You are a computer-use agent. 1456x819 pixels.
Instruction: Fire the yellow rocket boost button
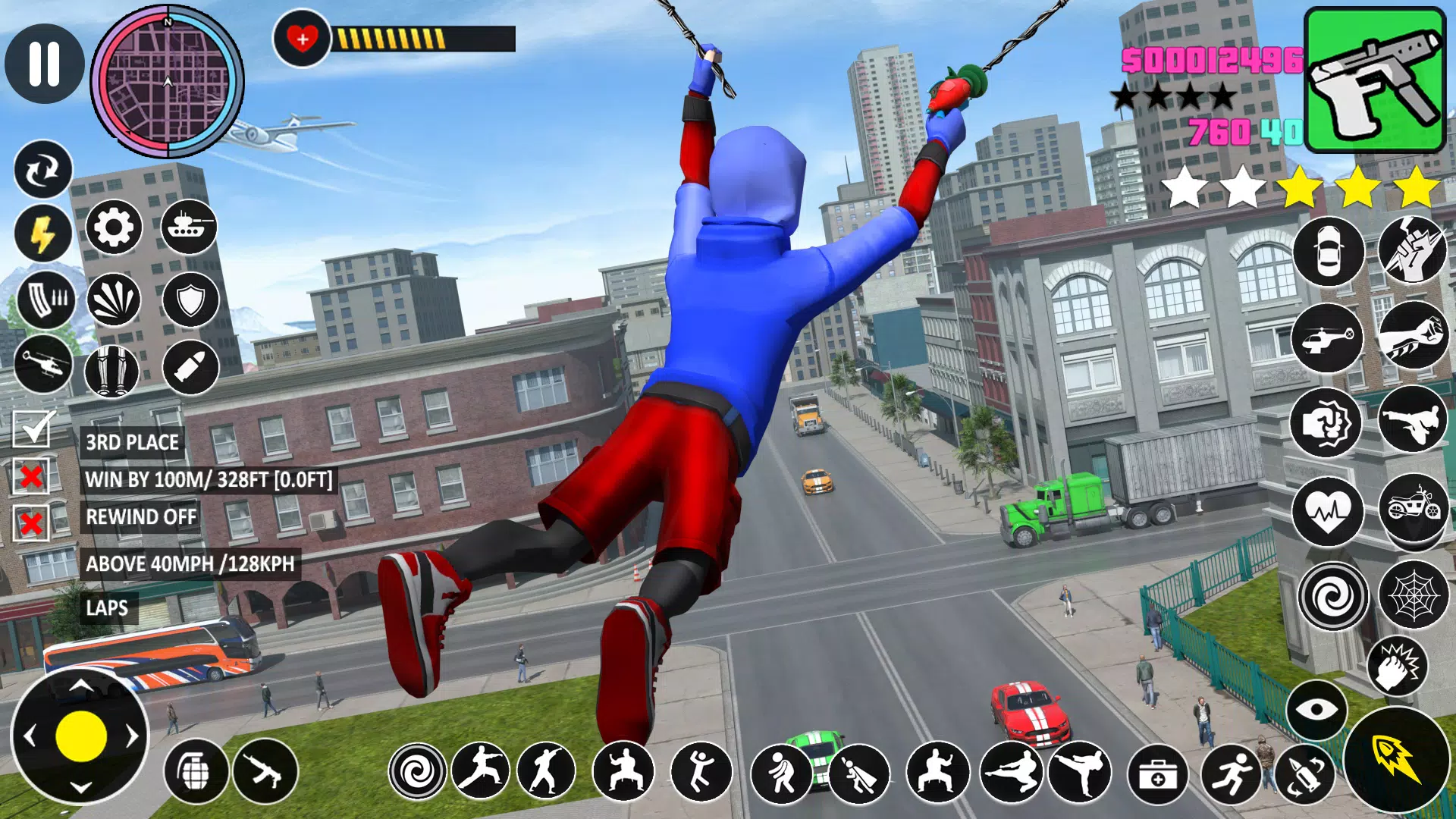coord(1395,759)
